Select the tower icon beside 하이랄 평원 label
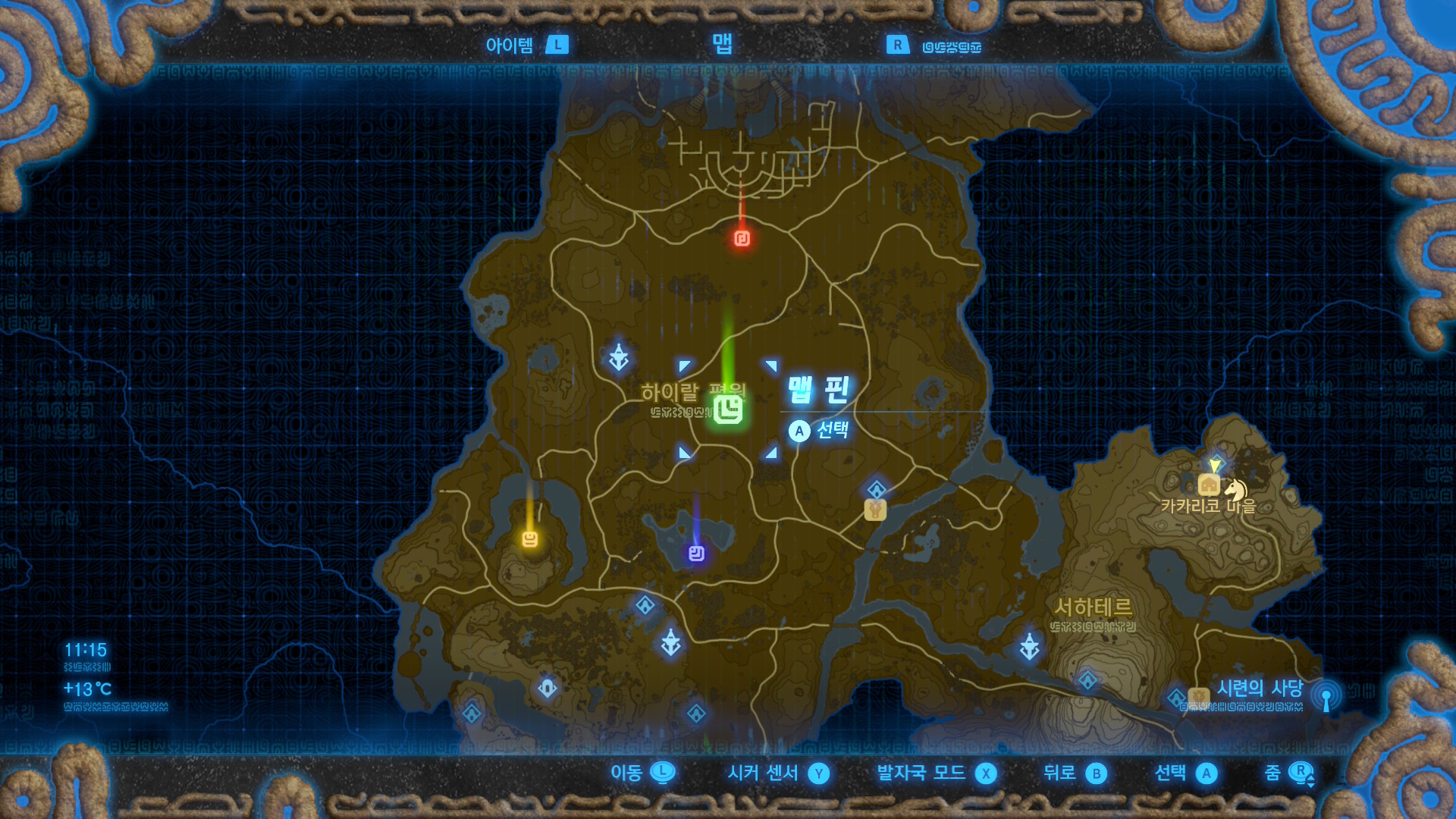 coord(619,357)
